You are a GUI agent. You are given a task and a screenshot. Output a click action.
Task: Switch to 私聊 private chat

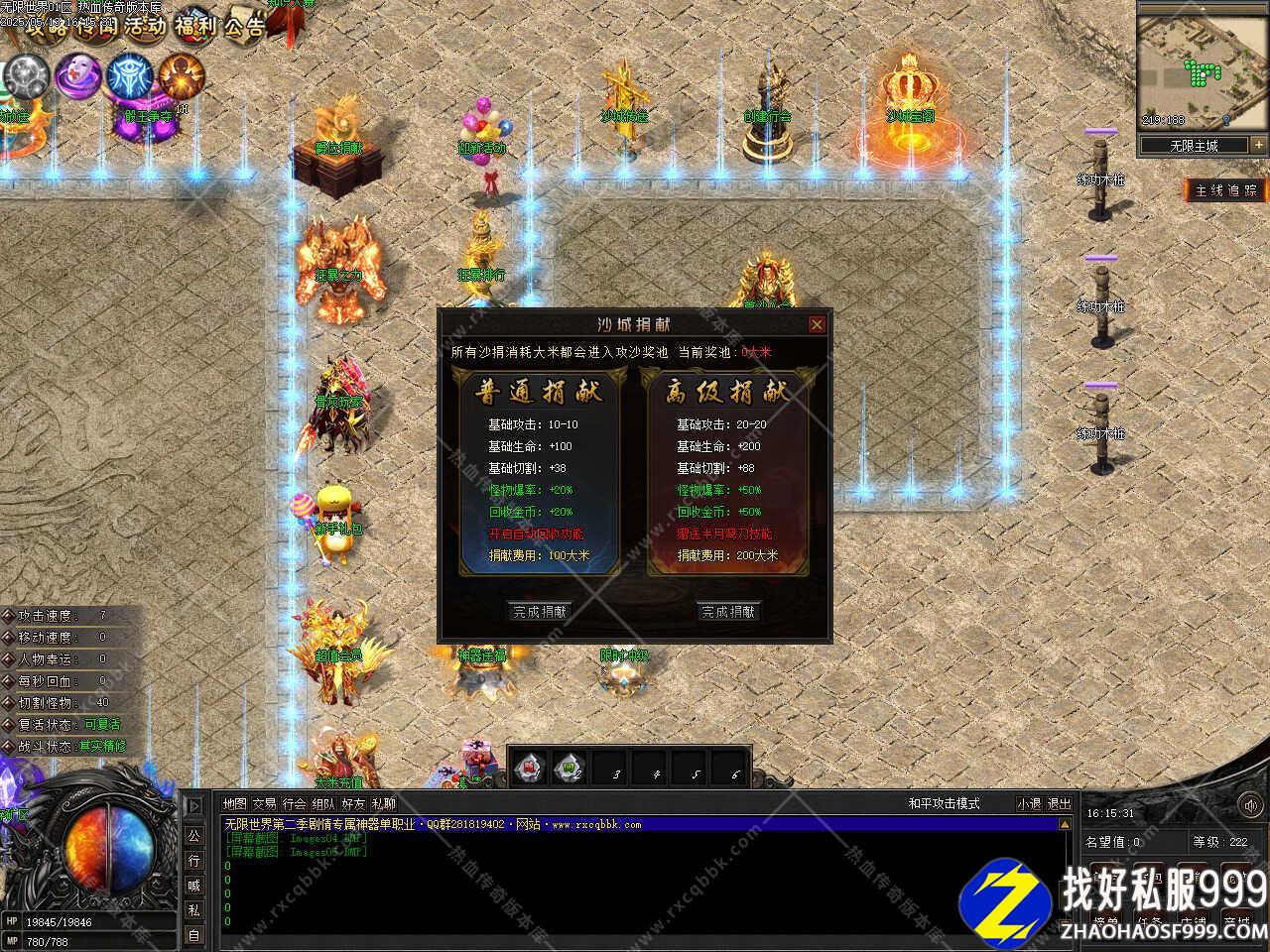pyautogui.click(x=384, y=804)
